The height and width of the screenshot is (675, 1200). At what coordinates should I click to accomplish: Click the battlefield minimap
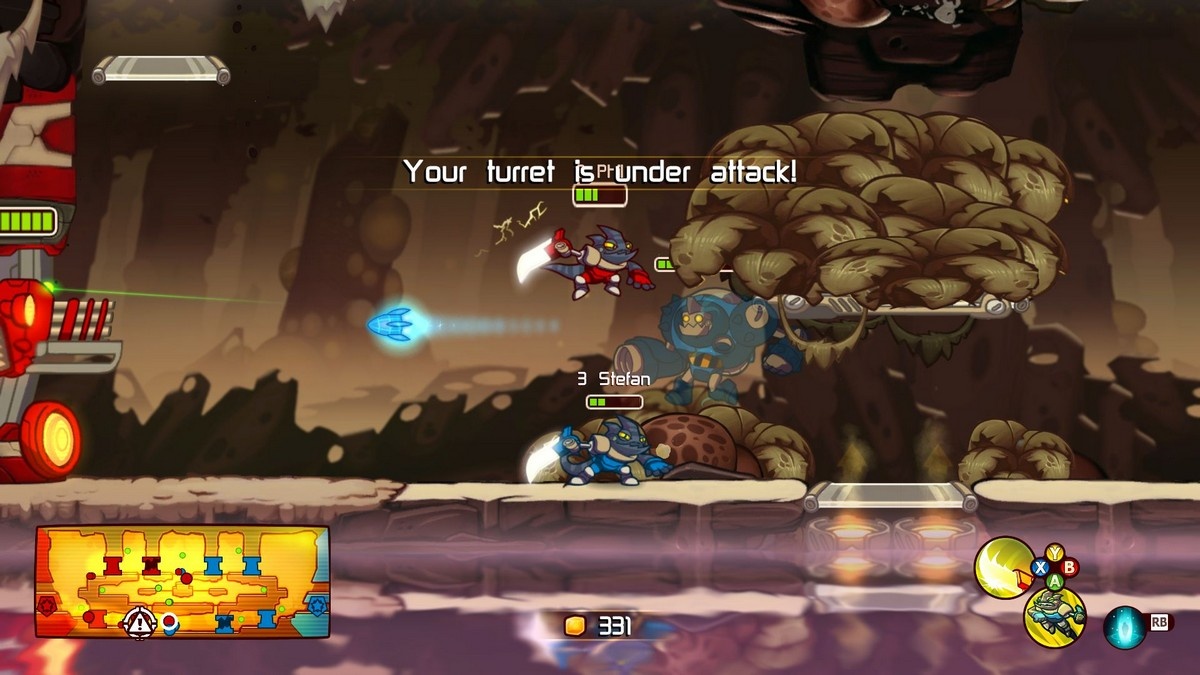182,581
